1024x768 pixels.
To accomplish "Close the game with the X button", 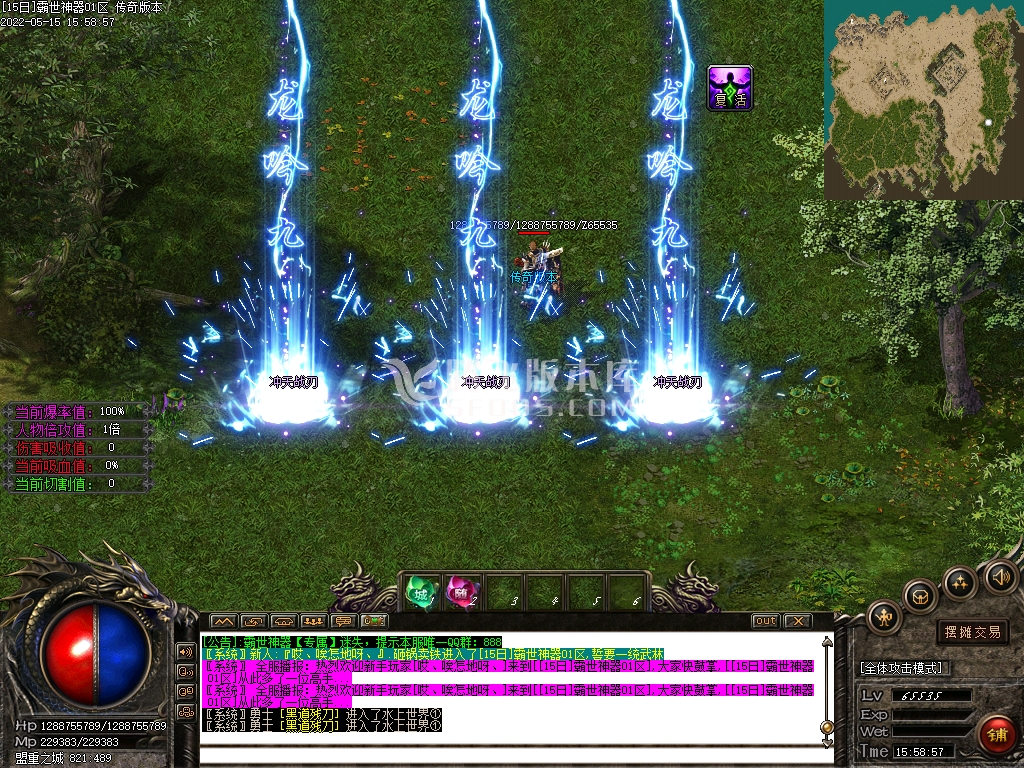I will 797,621.
